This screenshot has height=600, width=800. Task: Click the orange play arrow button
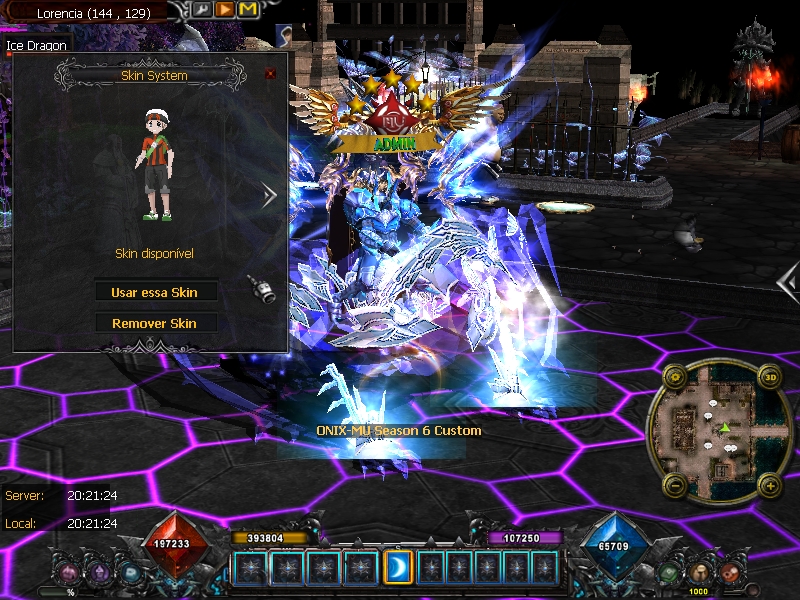(x=225, y=10)
